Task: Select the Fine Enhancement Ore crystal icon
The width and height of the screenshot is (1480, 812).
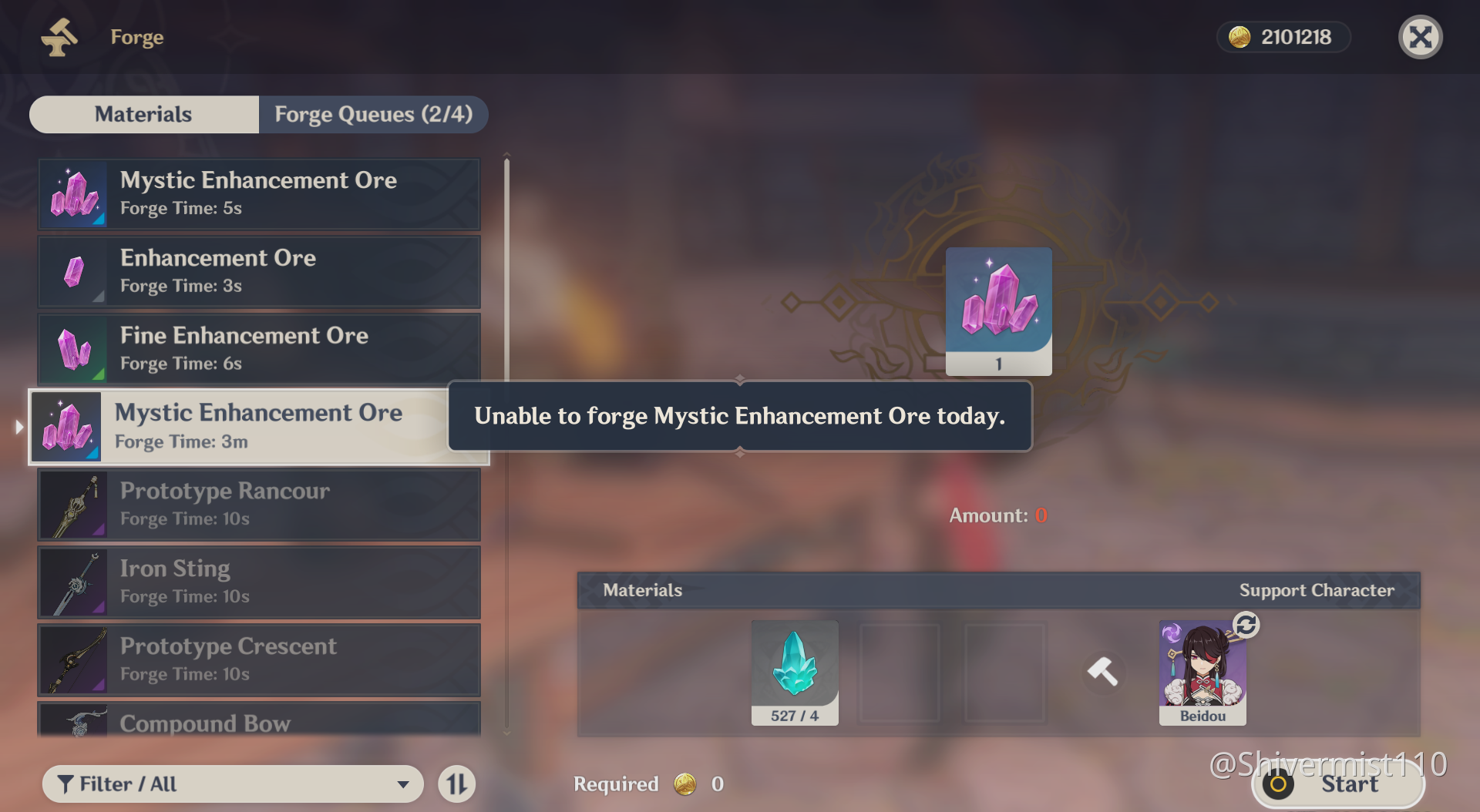Action: click(74, 349)
